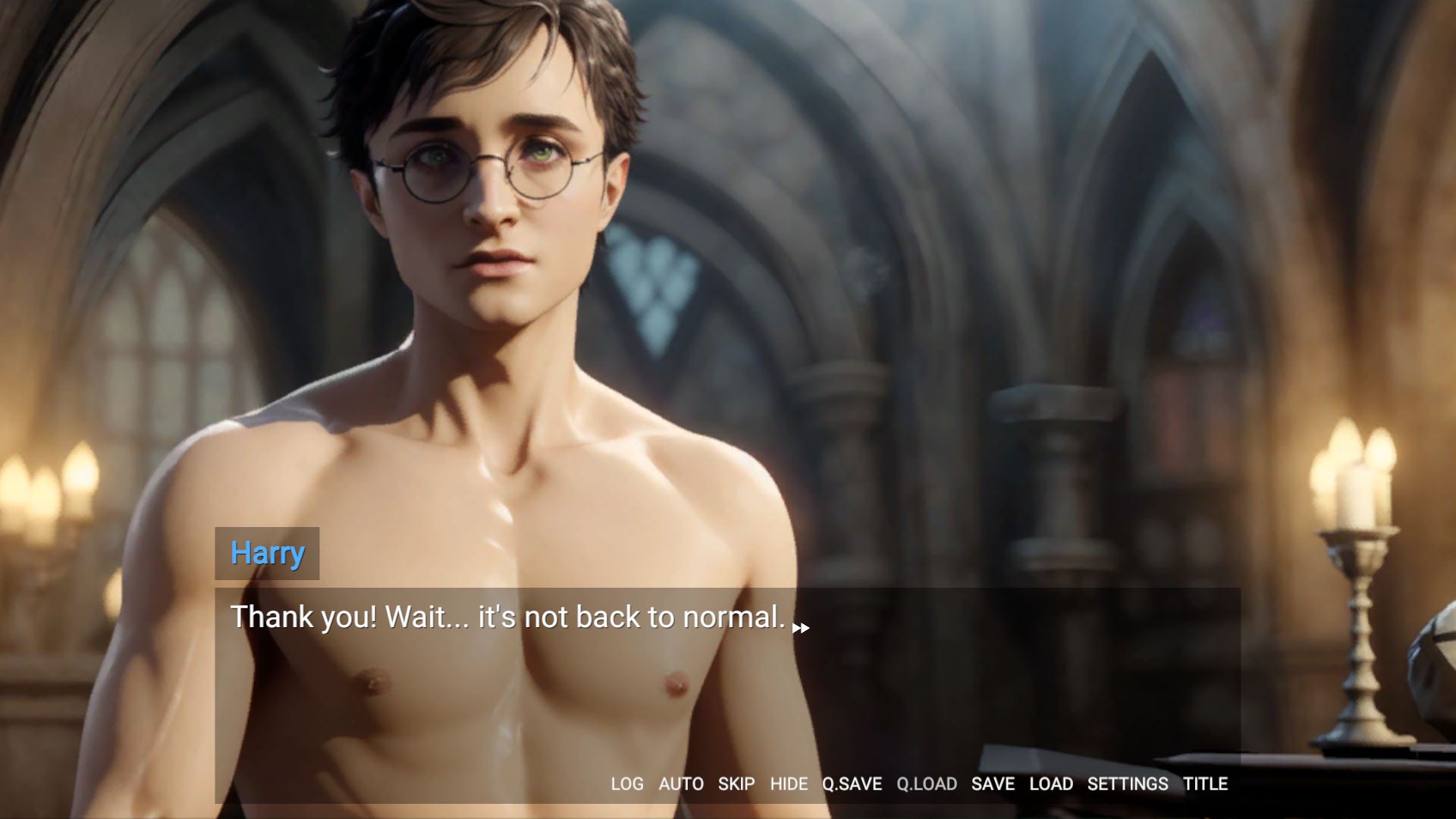Click the dialogue advance arrow icon

pyautogui.click(x=801, y=628)
